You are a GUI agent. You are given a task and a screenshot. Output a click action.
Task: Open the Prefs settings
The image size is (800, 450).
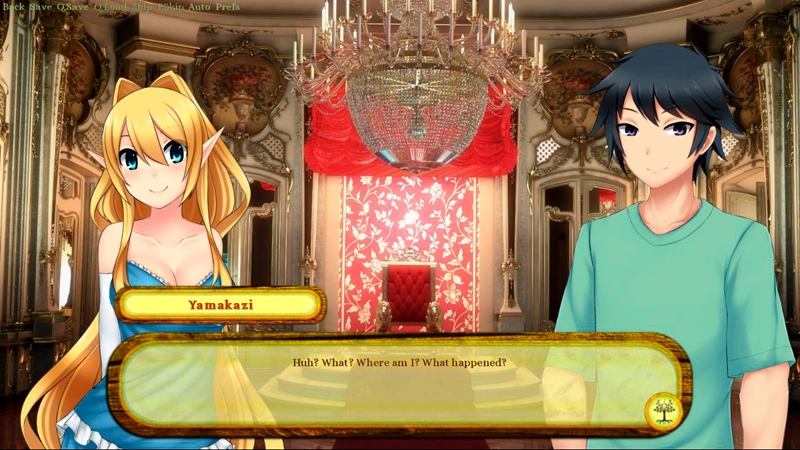click(228, 7)
